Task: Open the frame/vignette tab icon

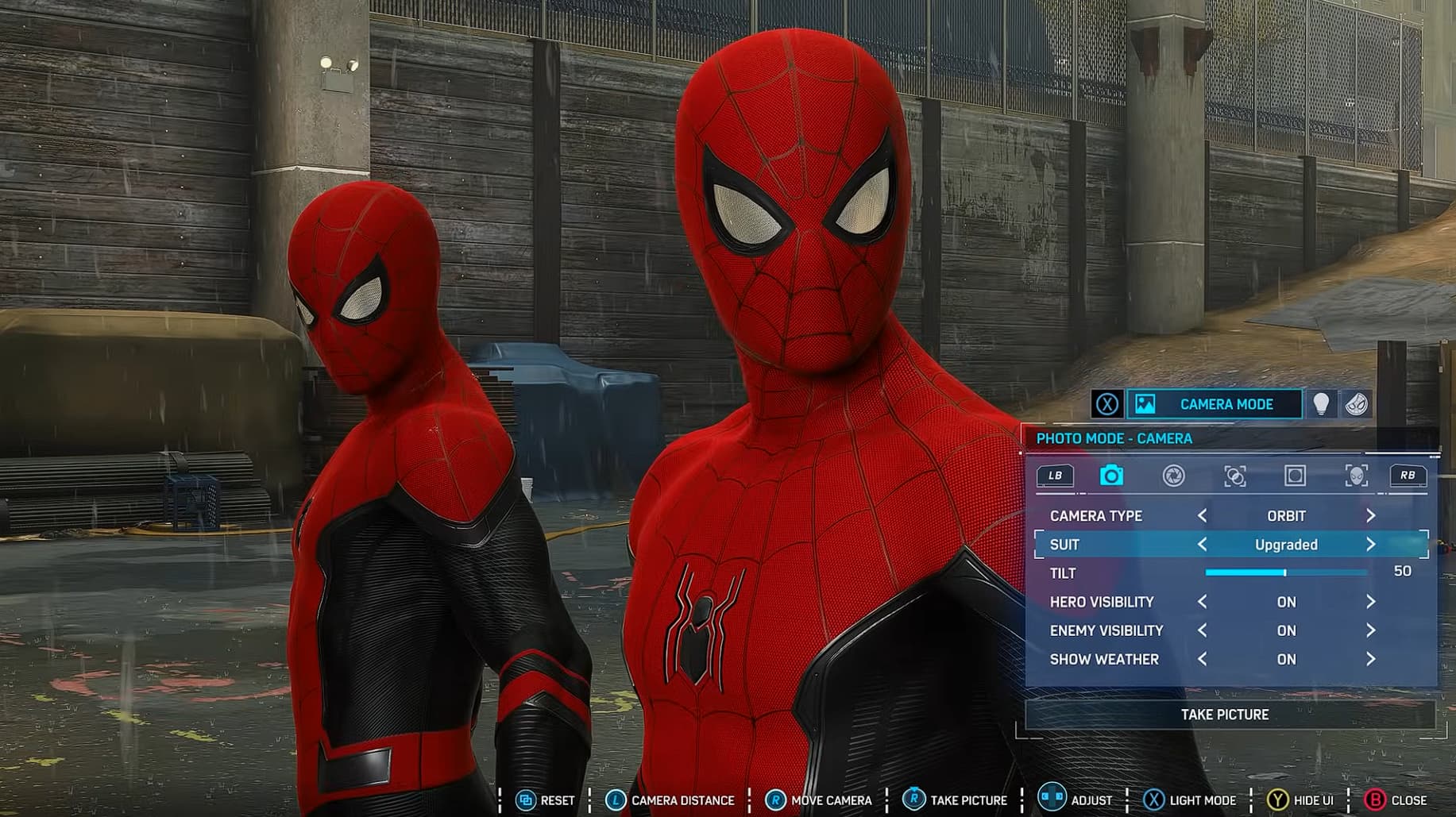Action: [1296, 476]
